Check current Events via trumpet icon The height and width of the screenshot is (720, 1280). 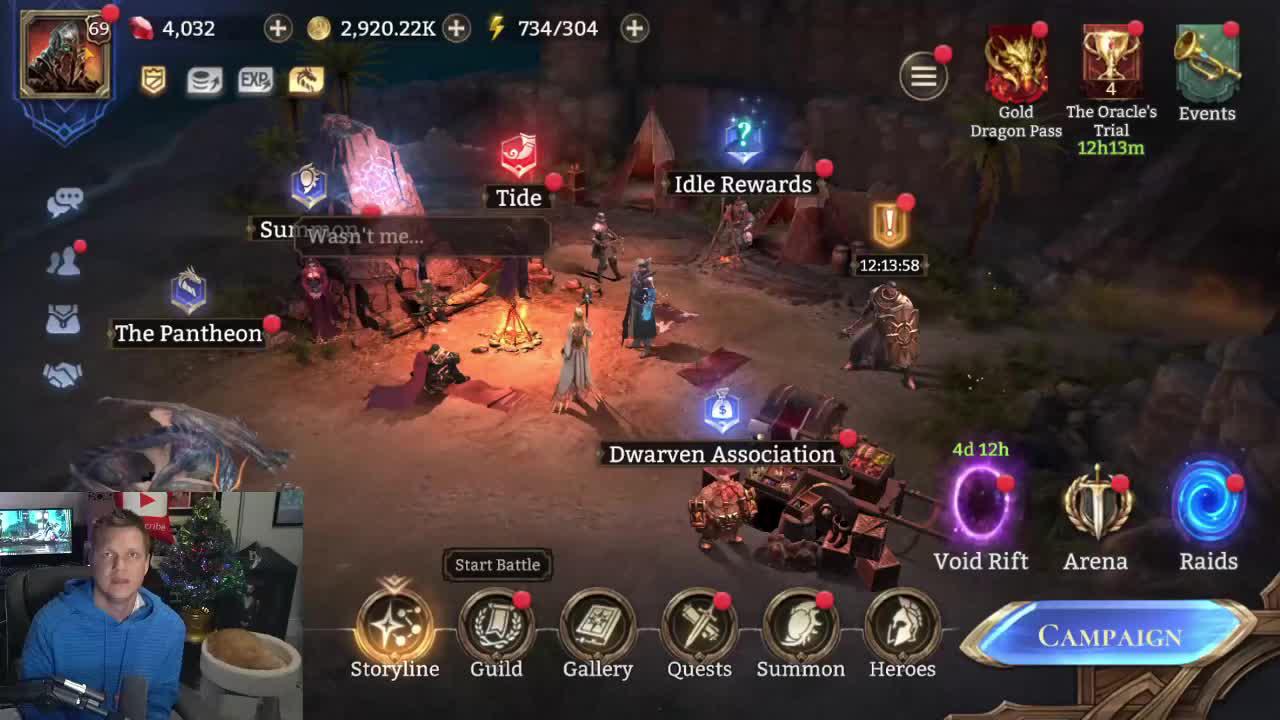click(1206, 62)
